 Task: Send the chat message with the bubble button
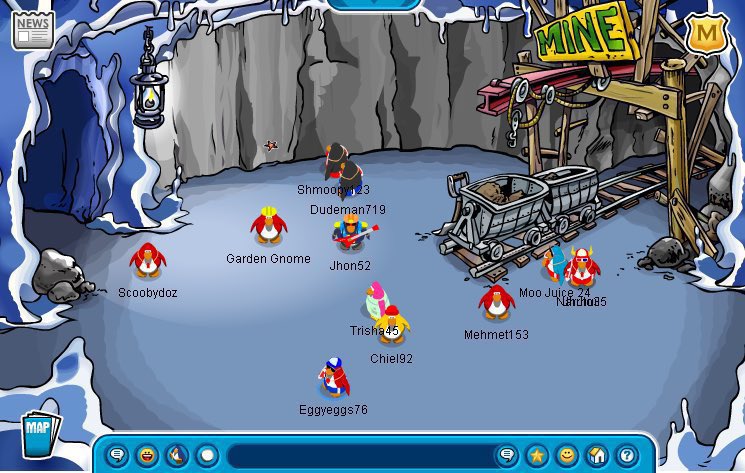[x=507, y=456]
